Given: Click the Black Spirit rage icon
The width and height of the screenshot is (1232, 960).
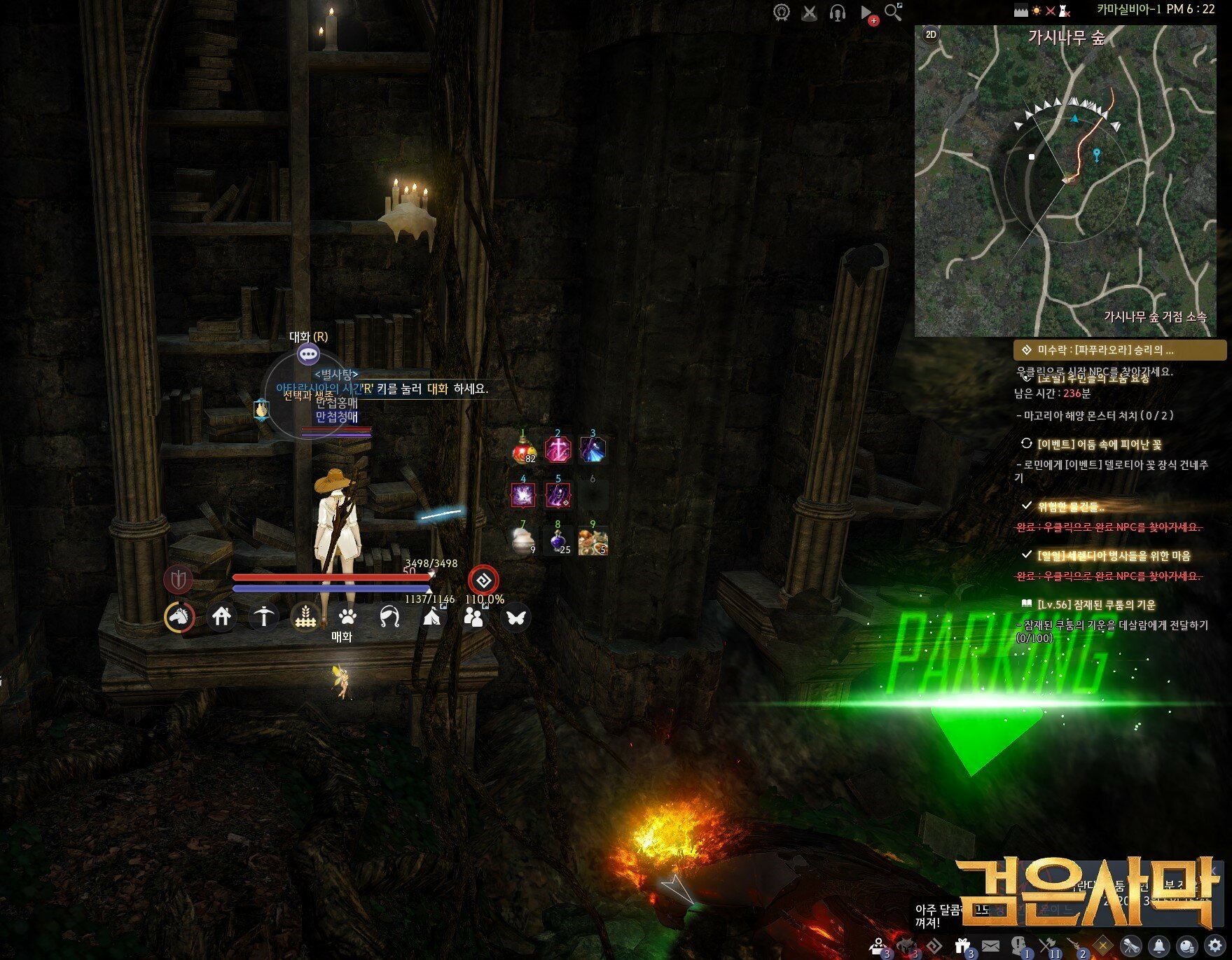Looking at the screenshot, I should [483, 580].
